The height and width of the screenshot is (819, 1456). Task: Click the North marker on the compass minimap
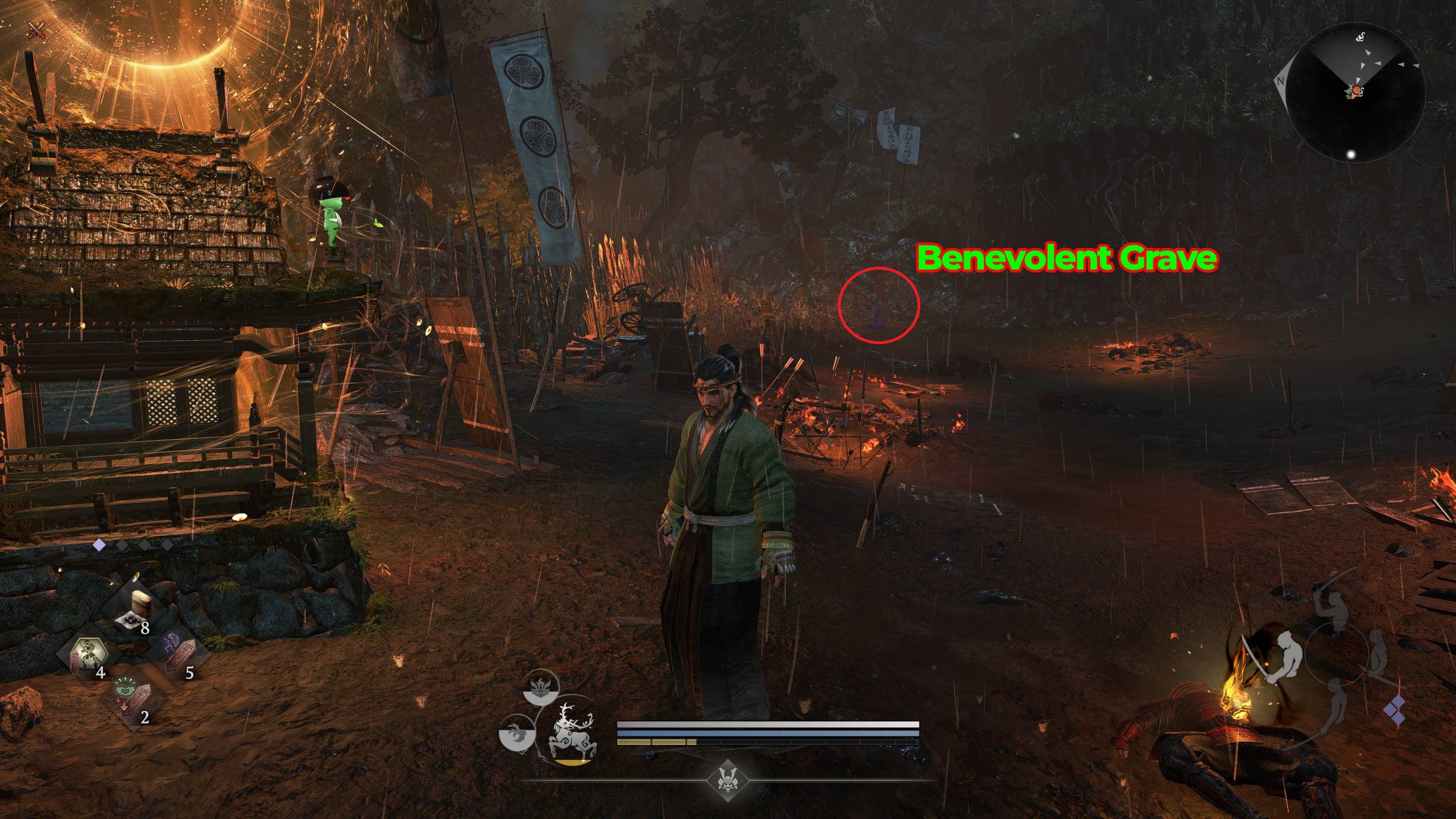click(x=1280, y=81)
